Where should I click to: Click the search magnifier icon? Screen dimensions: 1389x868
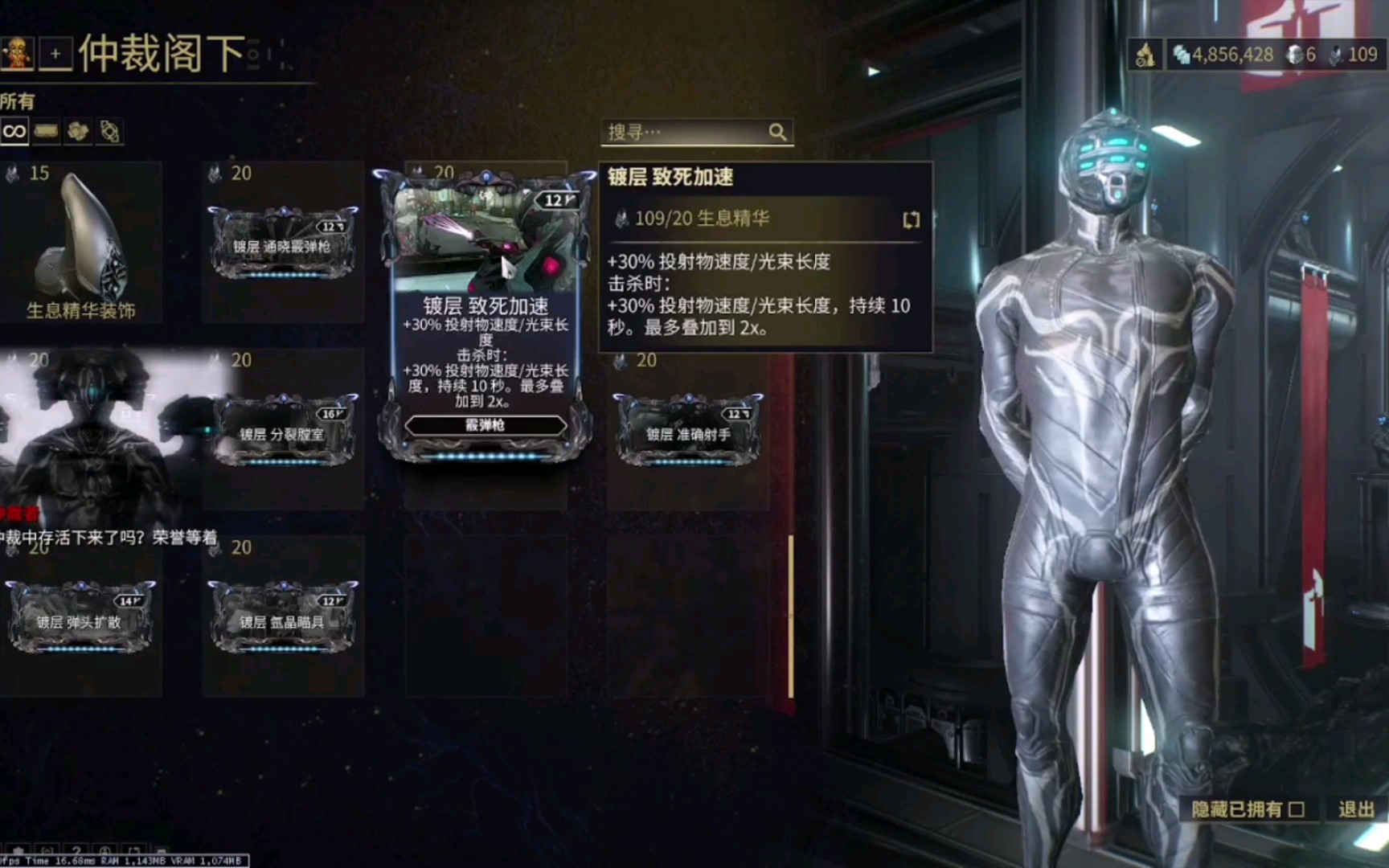click(776, 131)
